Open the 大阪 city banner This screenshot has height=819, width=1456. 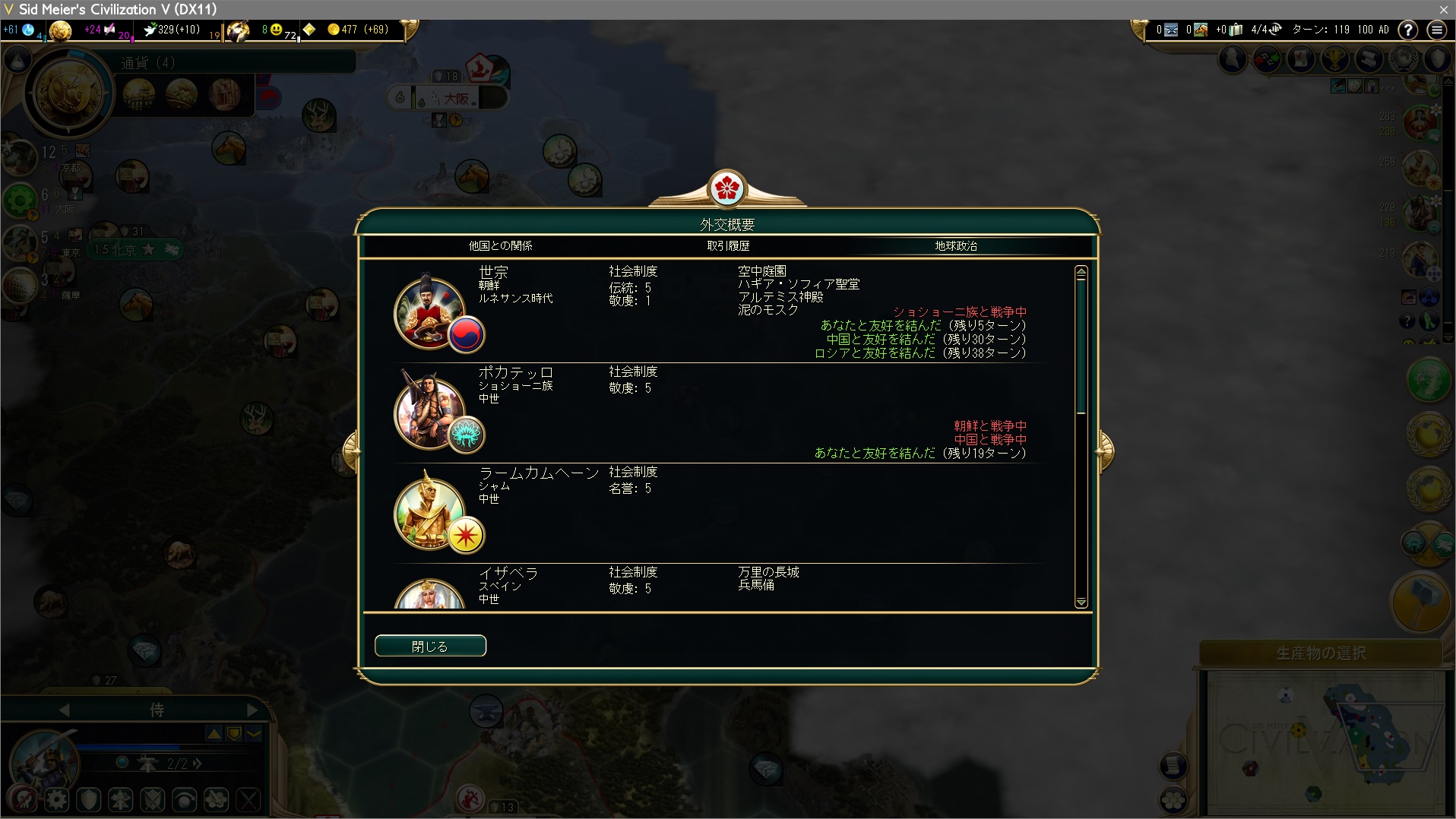click(456, 98)
